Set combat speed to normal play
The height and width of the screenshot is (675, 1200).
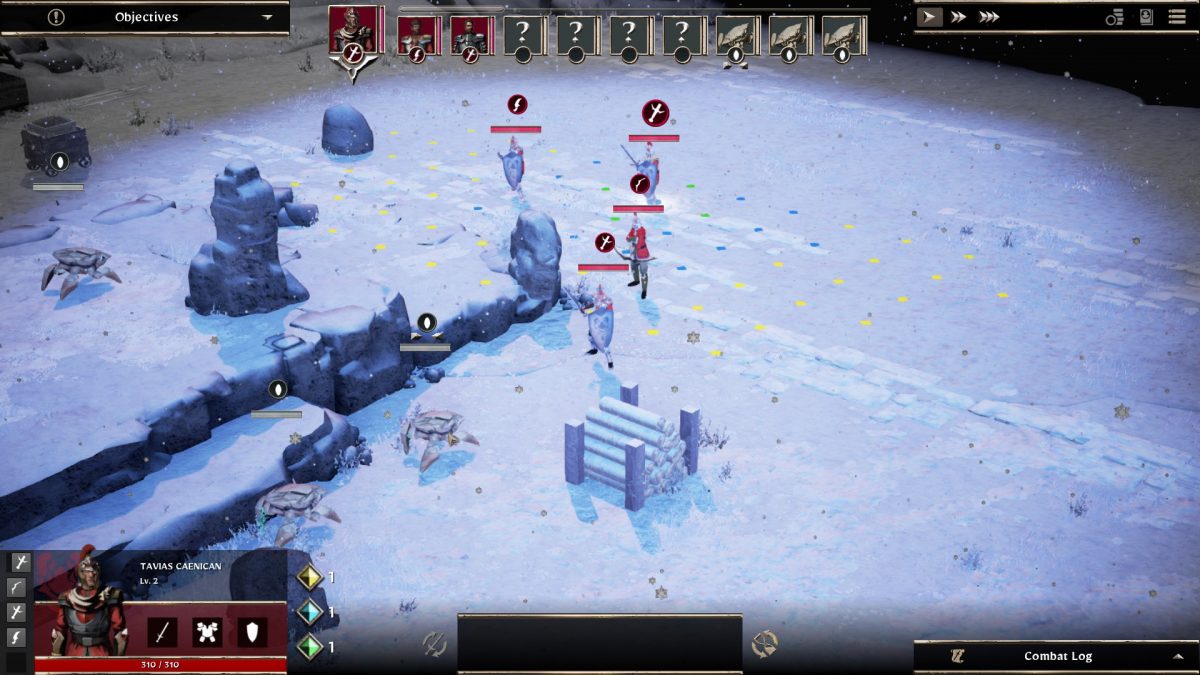click(929, 17)
